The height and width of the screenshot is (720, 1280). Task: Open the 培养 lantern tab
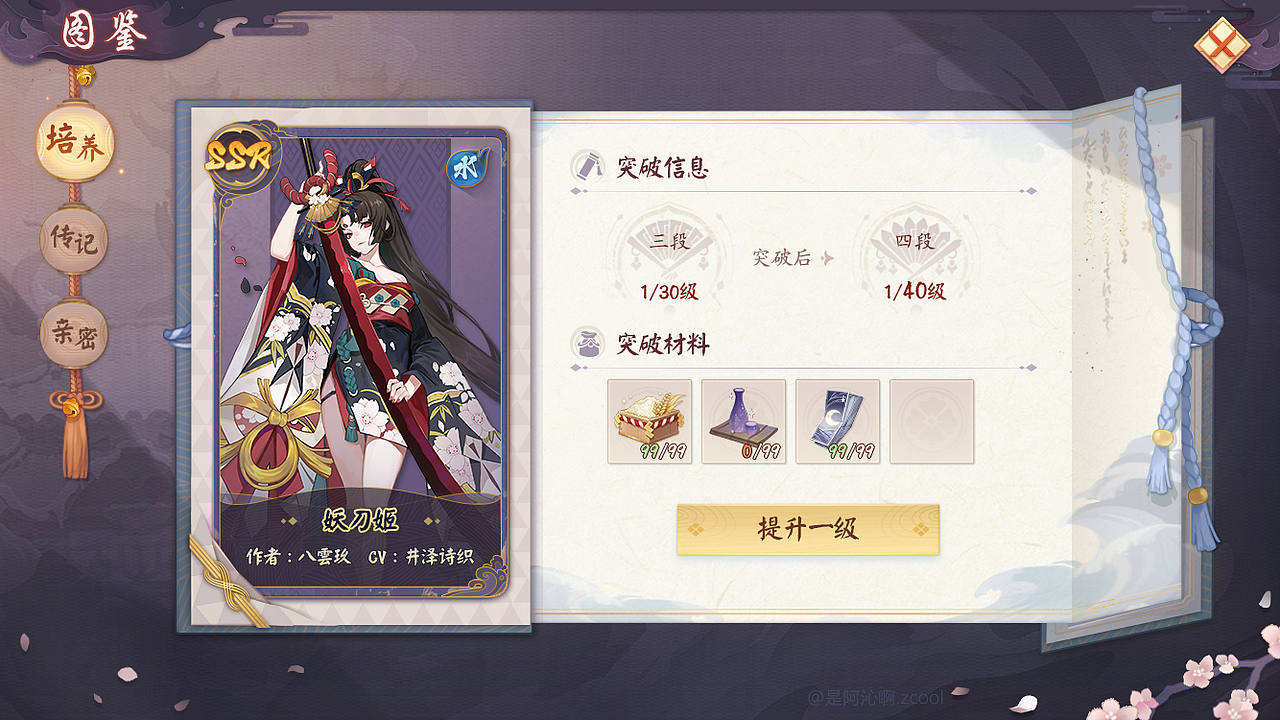[x=73, y=144]
